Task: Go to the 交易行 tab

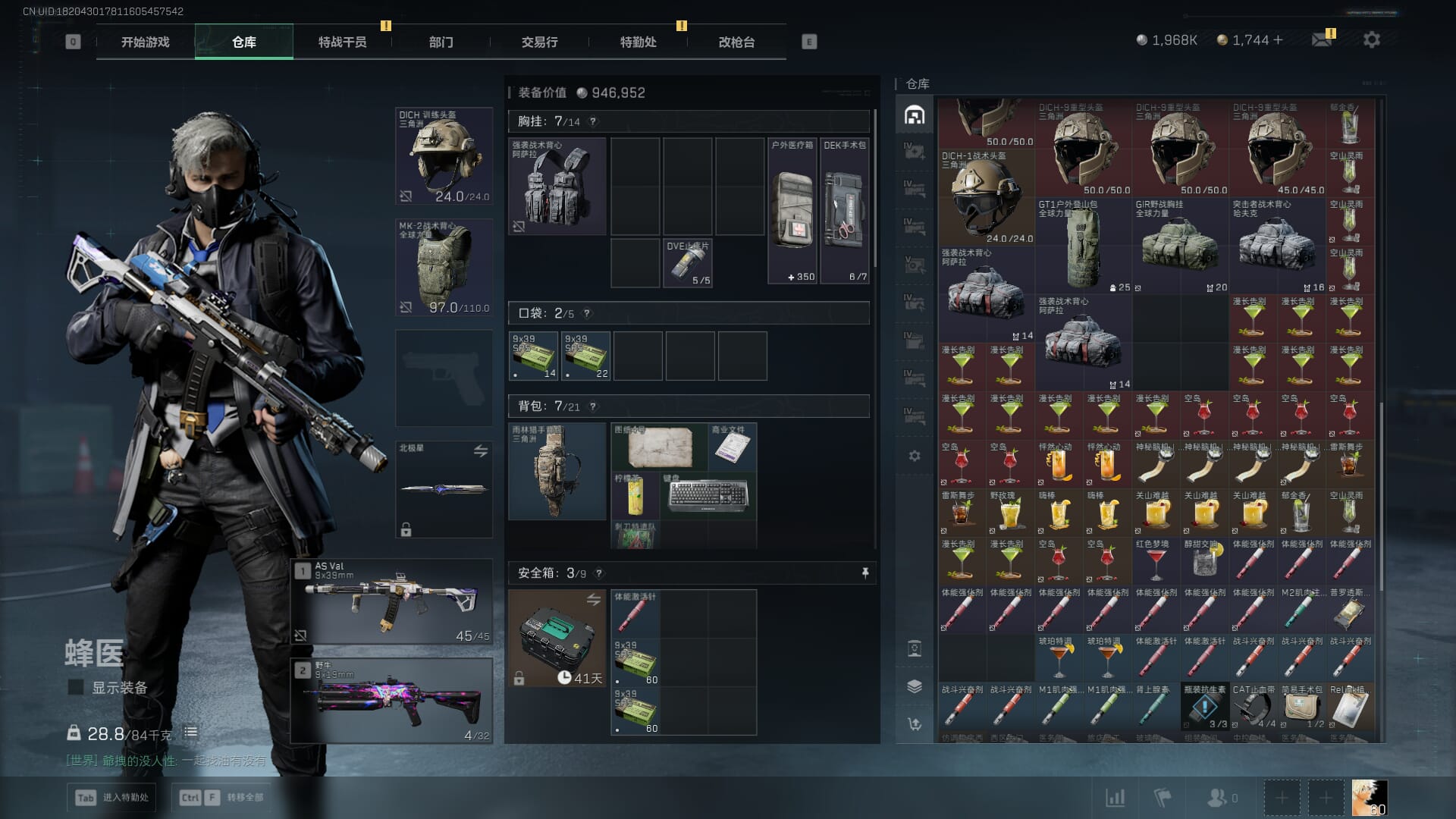Action: click(x=539, y=42)
